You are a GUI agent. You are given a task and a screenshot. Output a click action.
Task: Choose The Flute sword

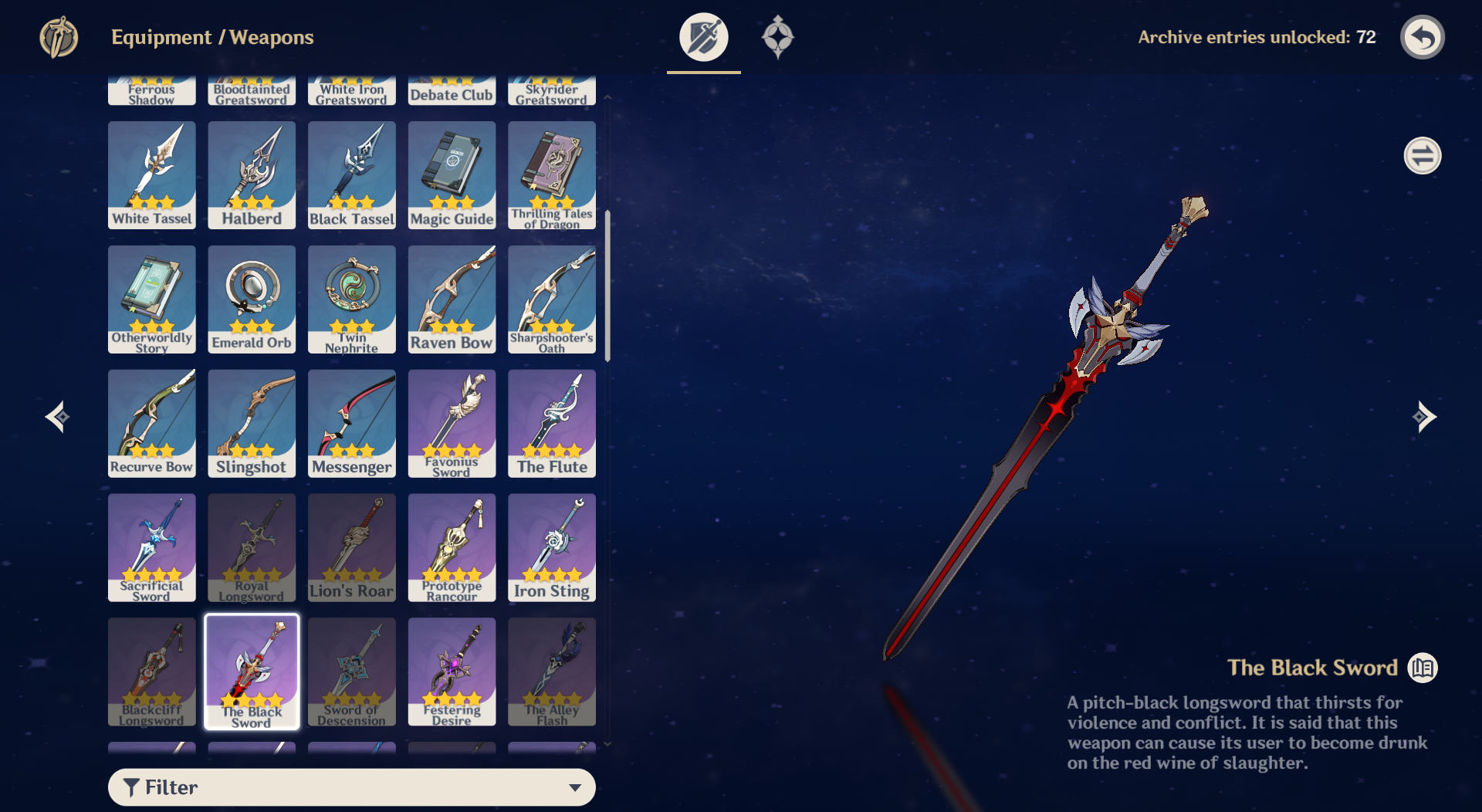click(x=552, y=423)
